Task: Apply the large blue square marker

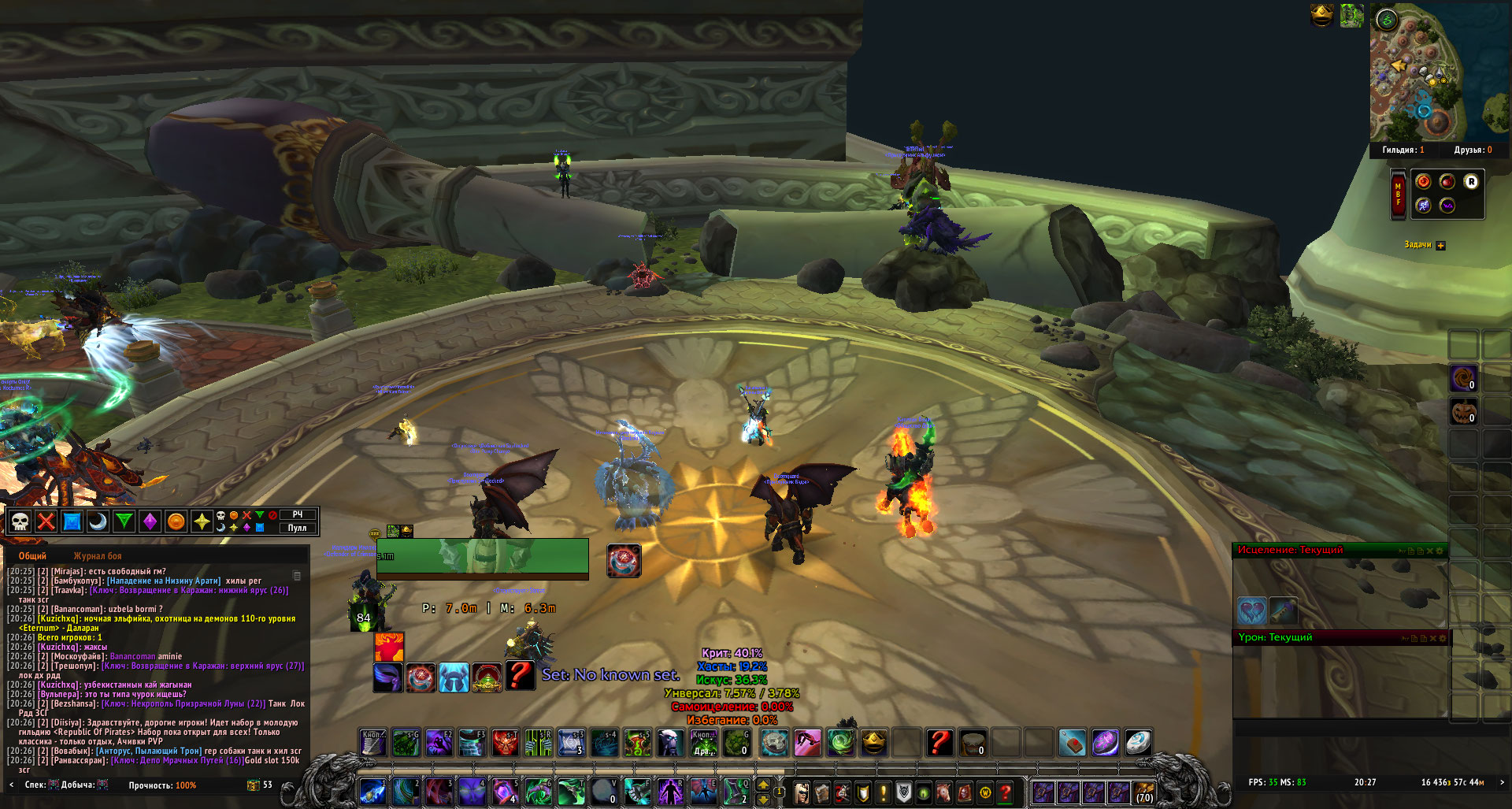Action: click(72, 521)
